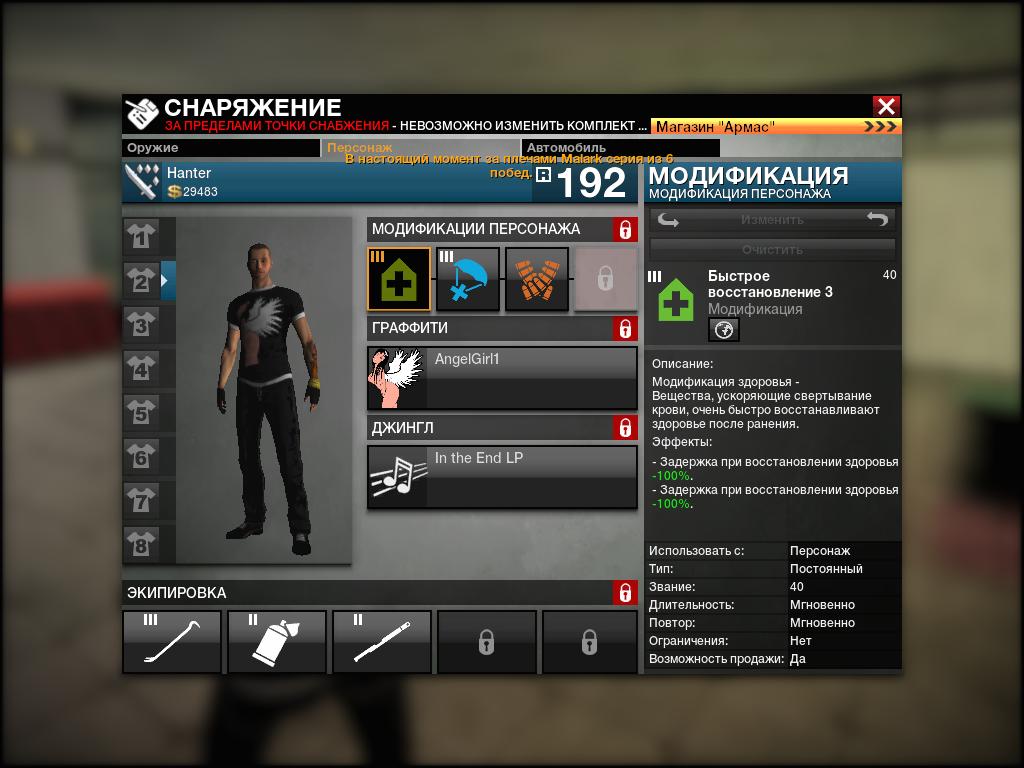This screenshot has height=768, width=1024.
Task: Select the green health cross modification slot
Action: click(x=399, y=279)
